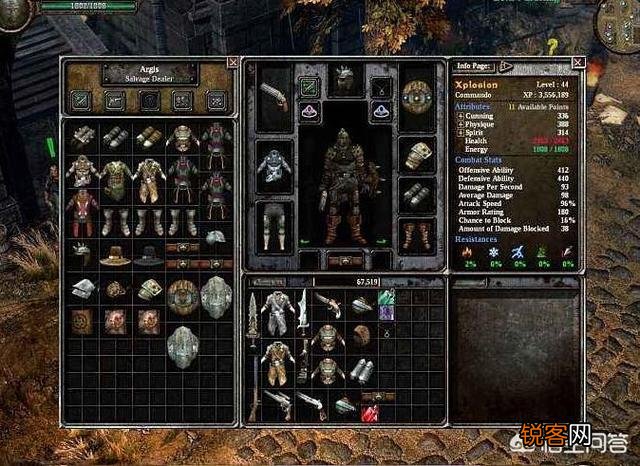The height and width of the screenshot is (466, 640).
Task: Select the equipped pistol weapon slot
Action: click(273, 97)
